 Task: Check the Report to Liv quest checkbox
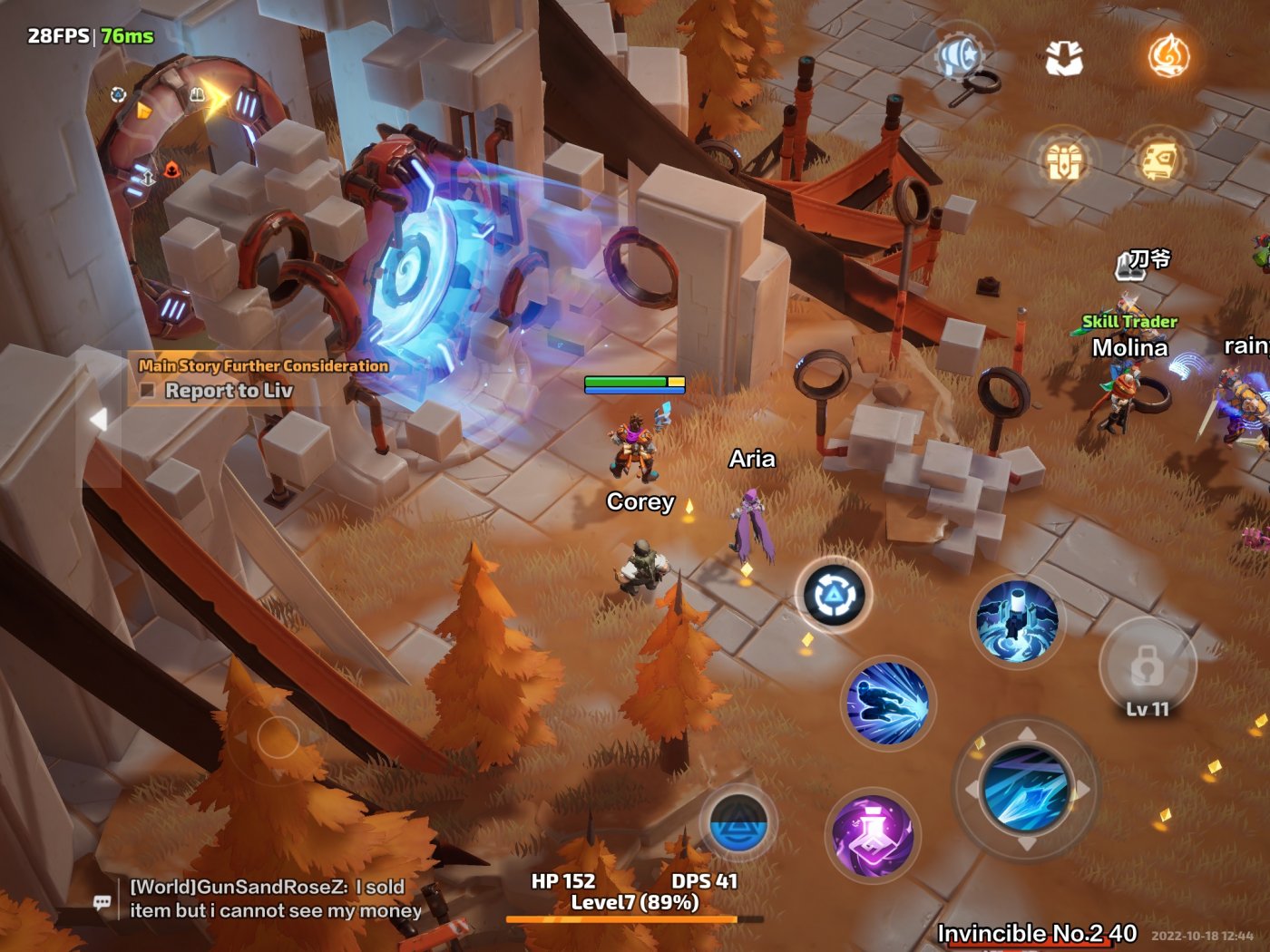tap(147, 391)
